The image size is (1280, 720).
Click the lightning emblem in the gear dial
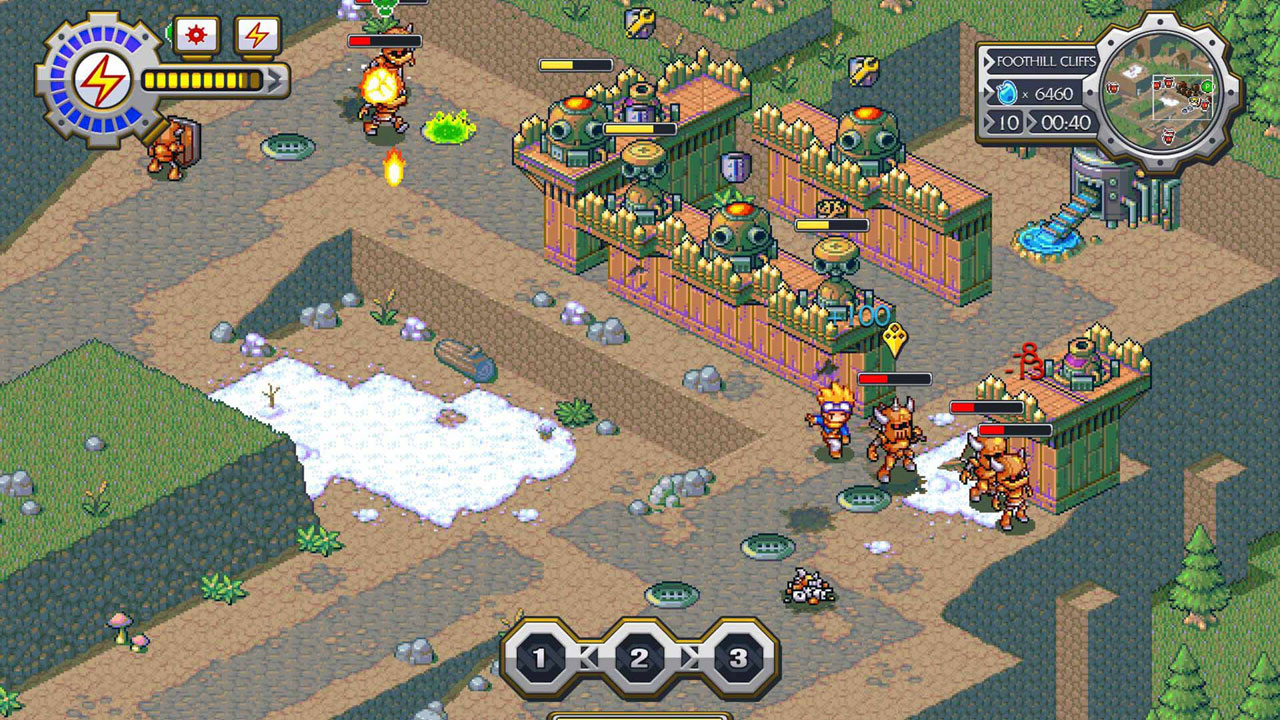tap(102, 80)
